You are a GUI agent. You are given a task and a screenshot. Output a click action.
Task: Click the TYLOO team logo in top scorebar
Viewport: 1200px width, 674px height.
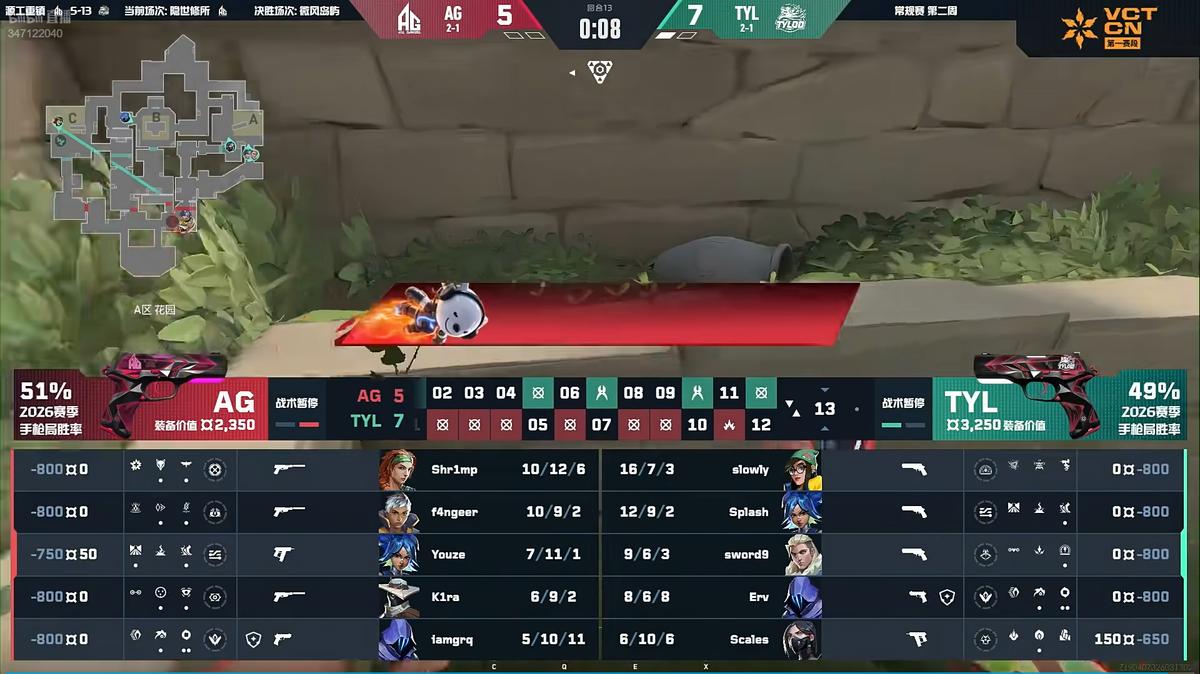pyautogui.click(x=792, y=17)
